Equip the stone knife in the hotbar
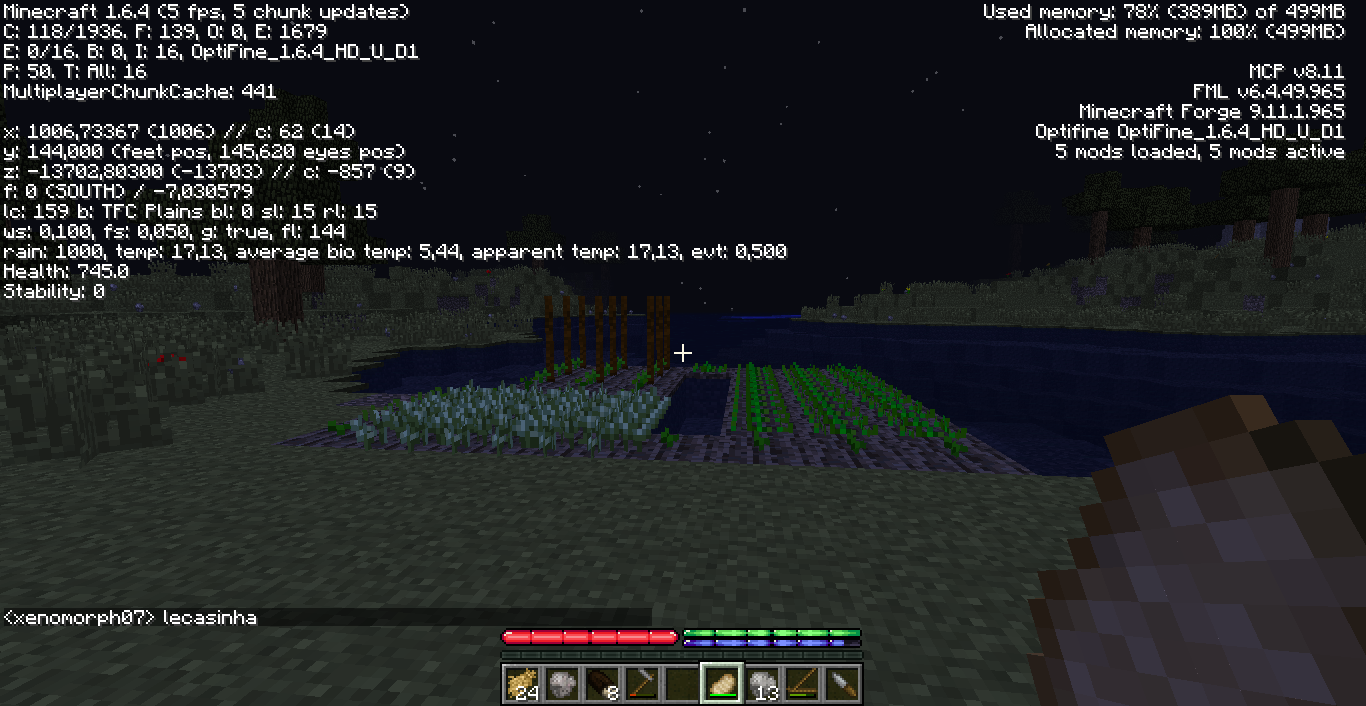This screenshot has height=706, width=1366. [x=842, y=683]
